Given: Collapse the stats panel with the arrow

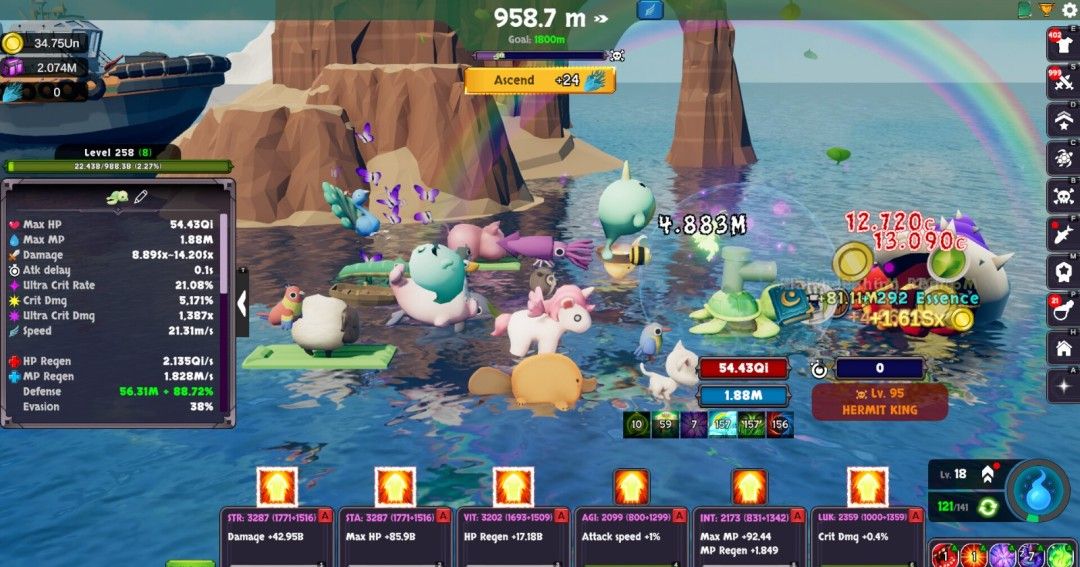Looking at the screenshot, I should pyautogui.click(x=242, y=304).
